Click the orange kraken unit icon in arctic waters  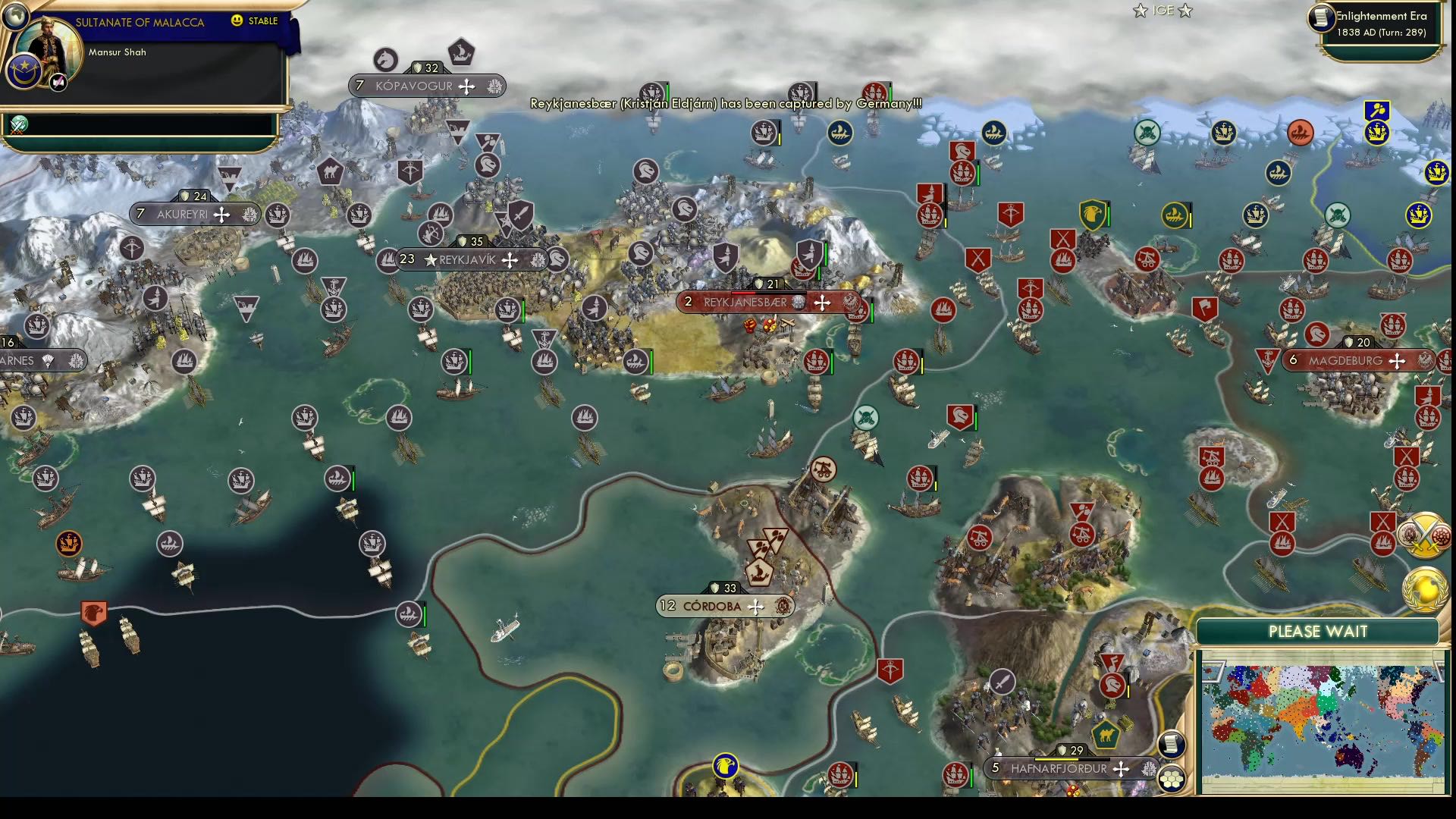(x=1301, y=130)
